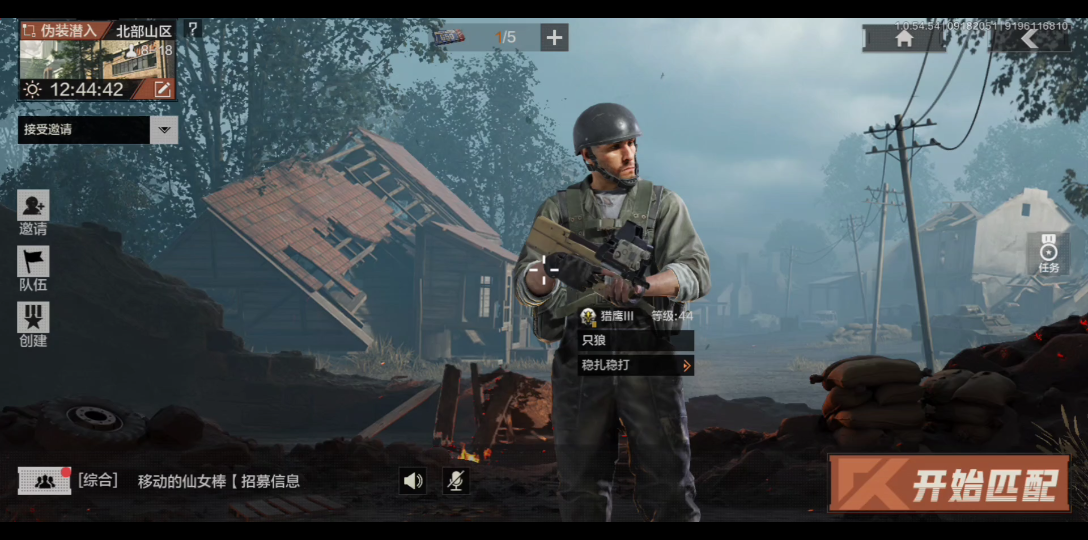This screenshot has height=540, width=1088.
Task: Open the 邀请 invite friends panel
Action: [33, 213]
